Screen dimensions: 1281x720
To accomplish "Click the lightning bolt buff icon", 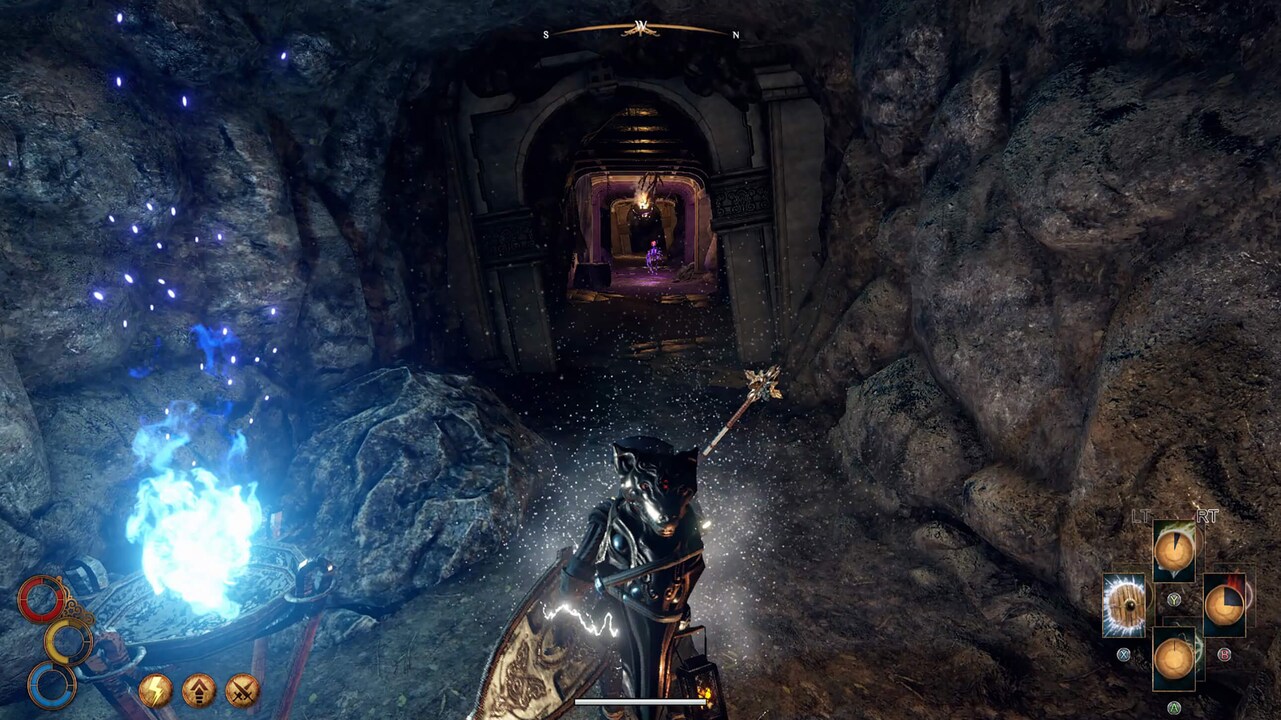I will pos(155,690).
